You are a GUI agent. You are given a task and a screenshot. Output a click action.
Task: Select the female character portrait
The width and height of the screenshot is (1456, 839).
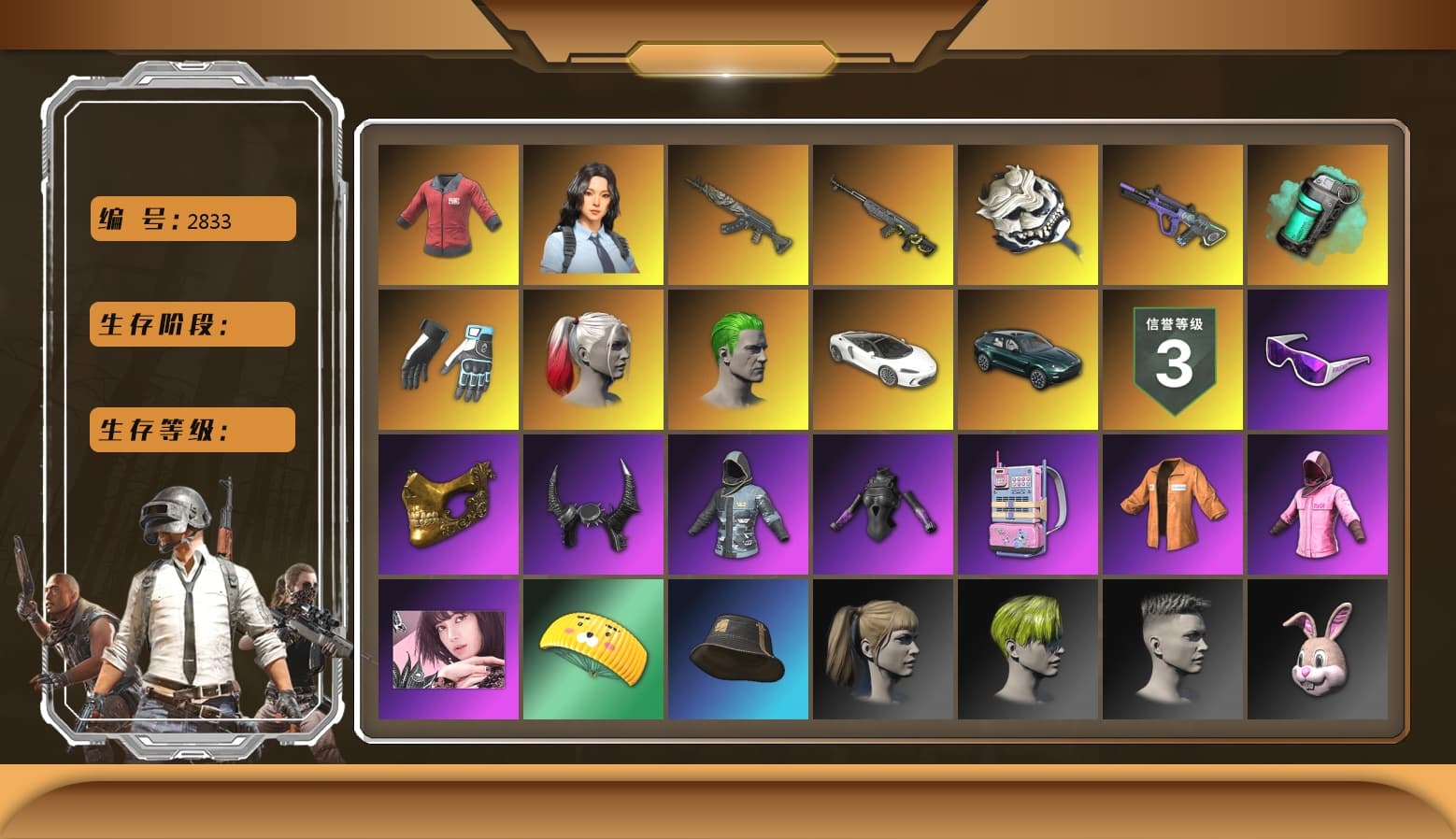[592, 213]
